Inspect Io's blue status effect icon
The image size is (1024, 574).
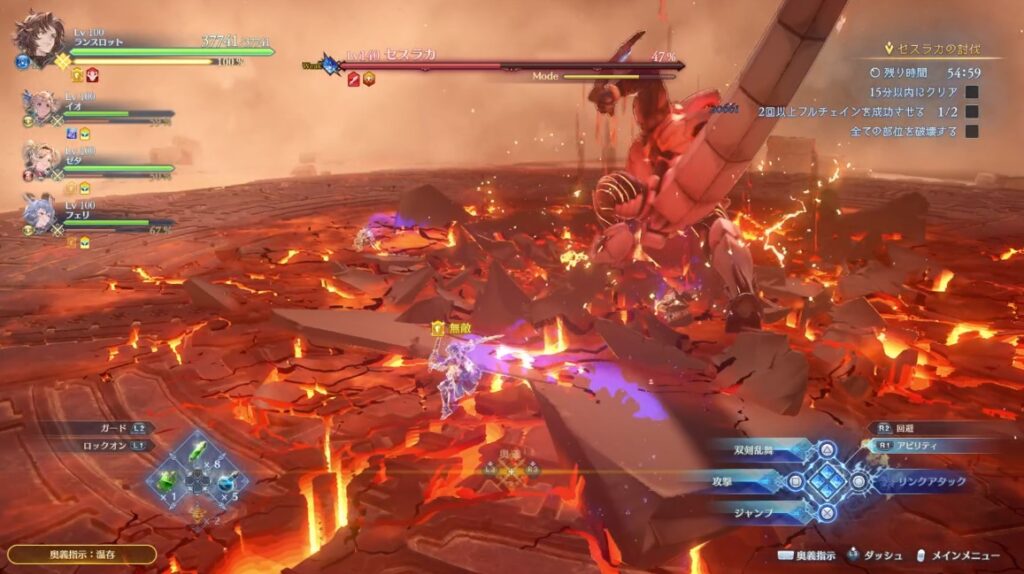72,133
